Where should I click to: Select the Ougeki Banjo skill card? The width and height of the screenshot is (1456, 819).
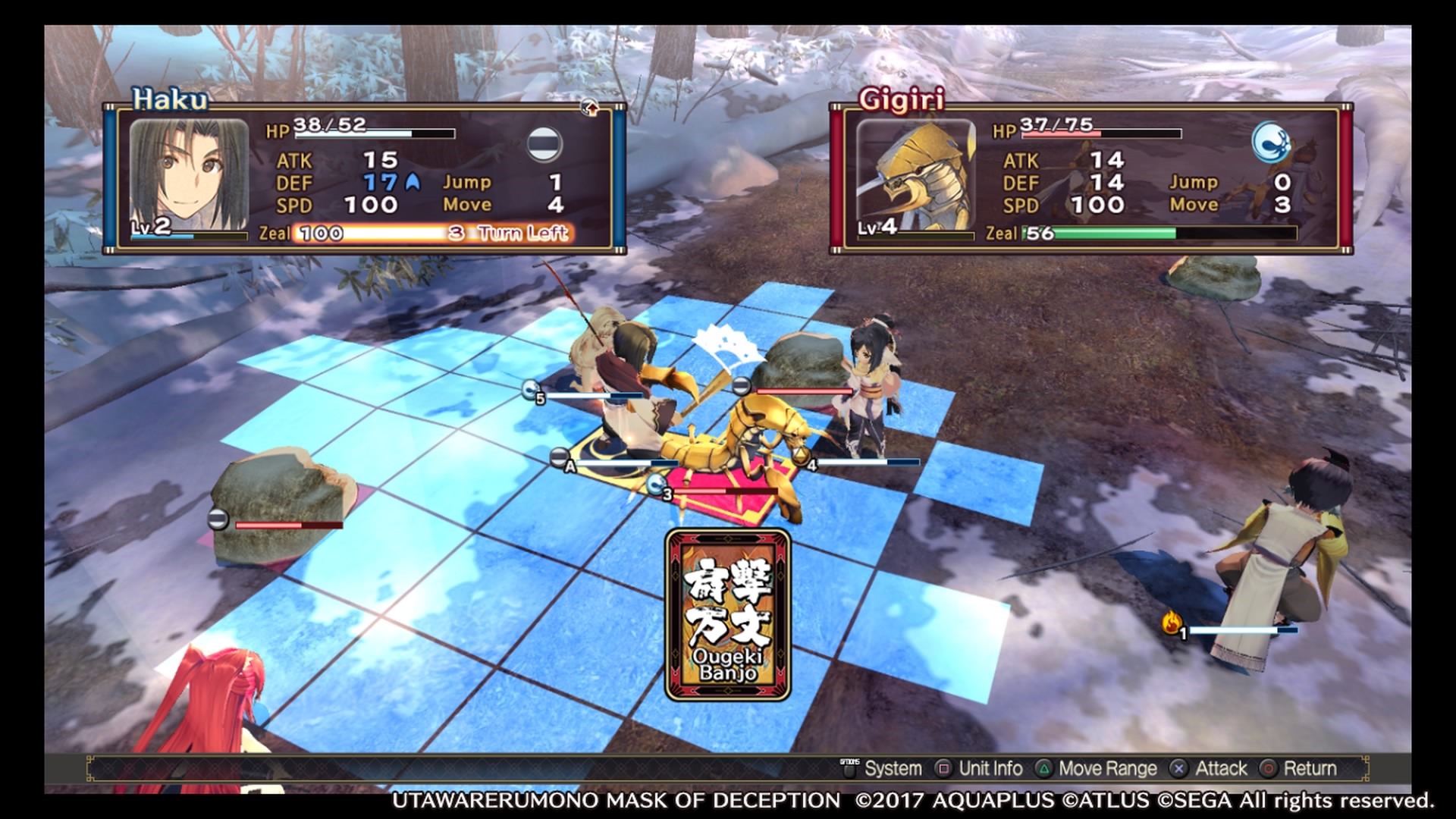coord(728,615)
